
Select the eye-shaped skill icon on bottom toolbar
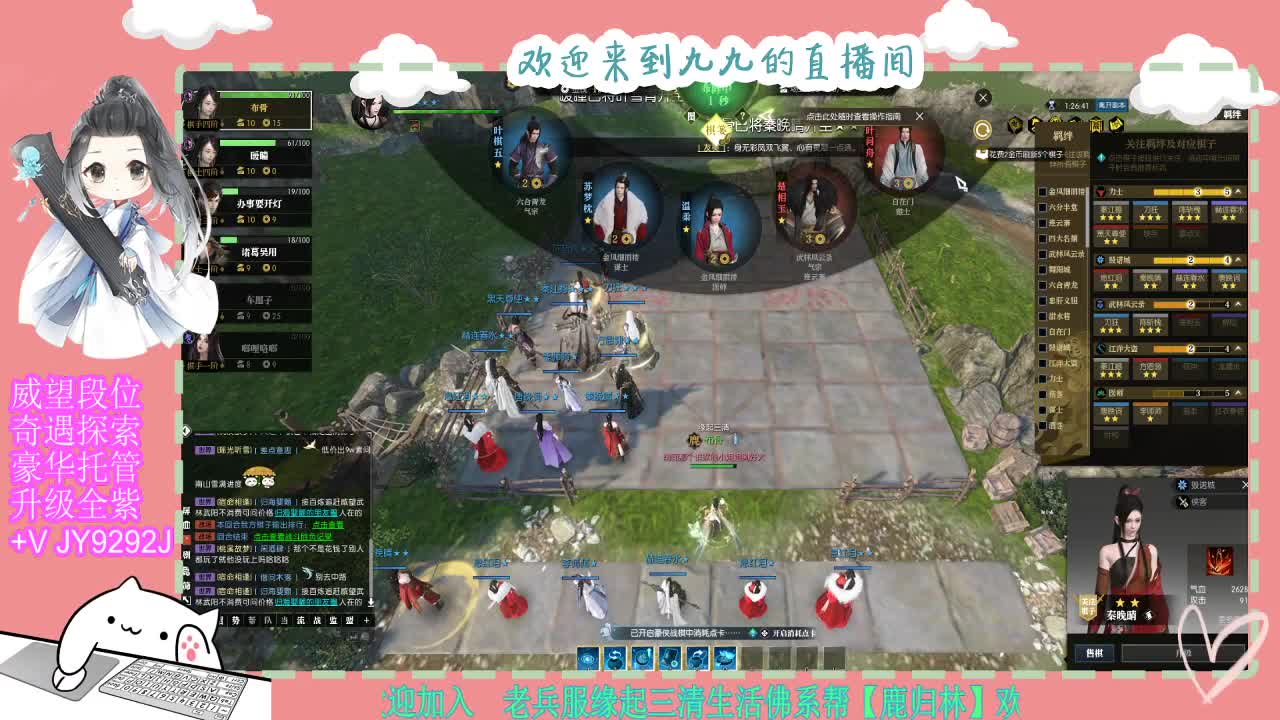[586, 657]
